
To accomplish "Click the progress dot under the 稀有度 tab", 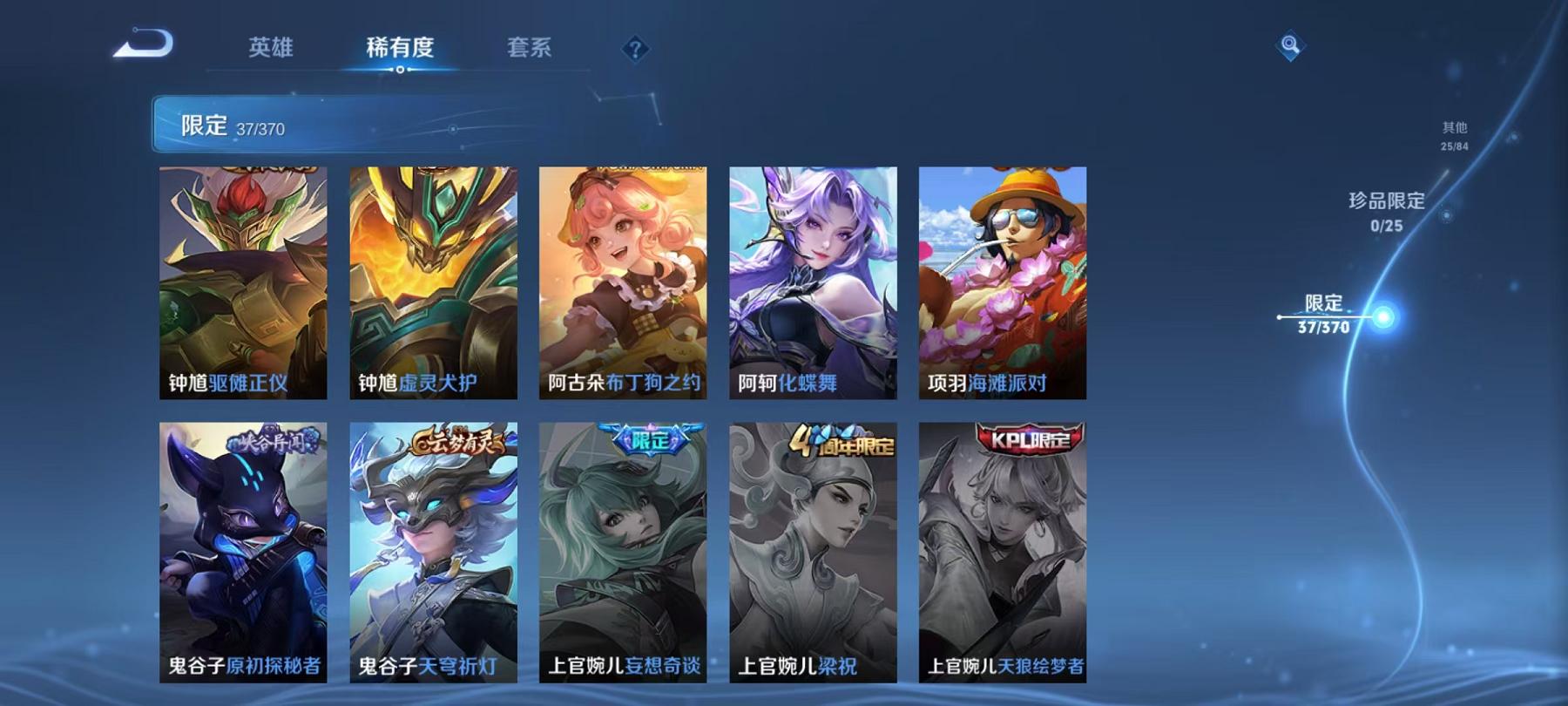I will pyautogui.click(x=401, y=70).
